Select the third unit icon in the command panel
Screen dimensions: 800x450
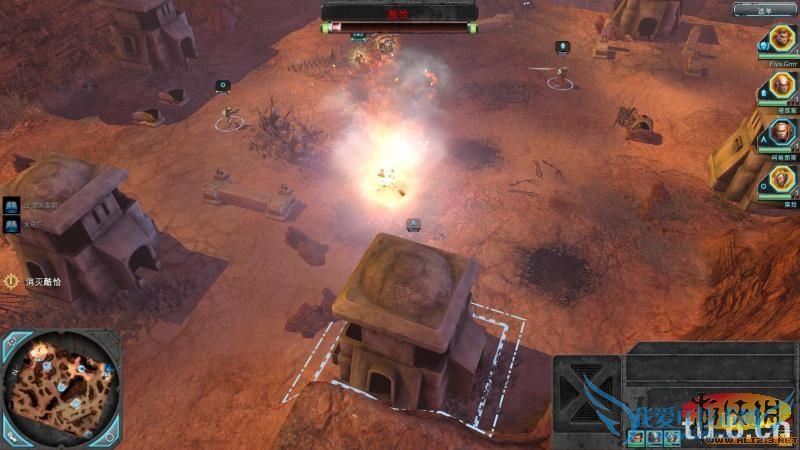672,436
